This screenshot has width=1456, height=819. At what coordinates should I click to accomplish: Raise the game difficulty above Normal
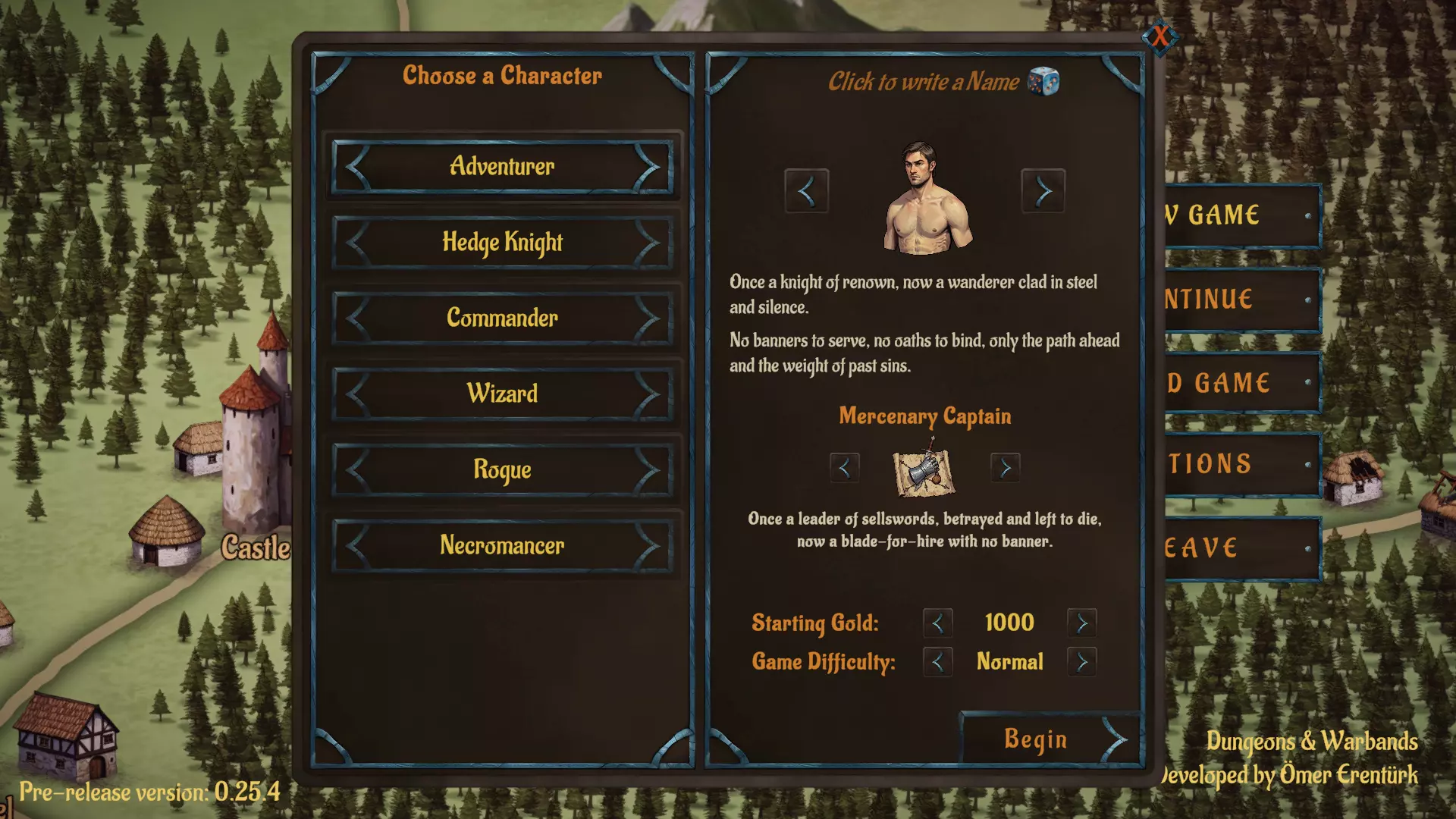tap(1081, 662)
